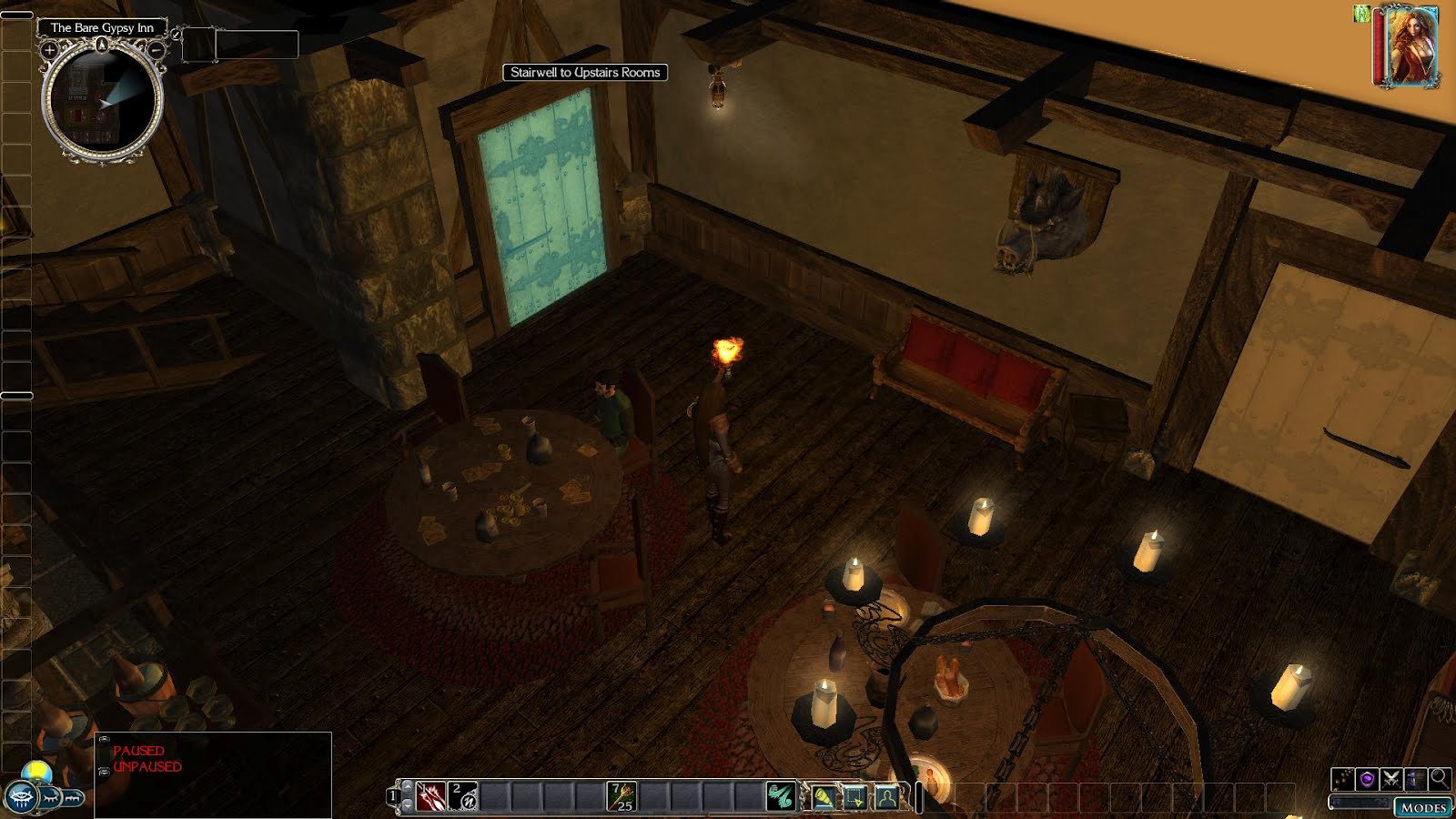The width and height of the screenshot is (1456, 819).
Task: Toggle the footprints tracking mode
Action: [x=1342, y=779]
